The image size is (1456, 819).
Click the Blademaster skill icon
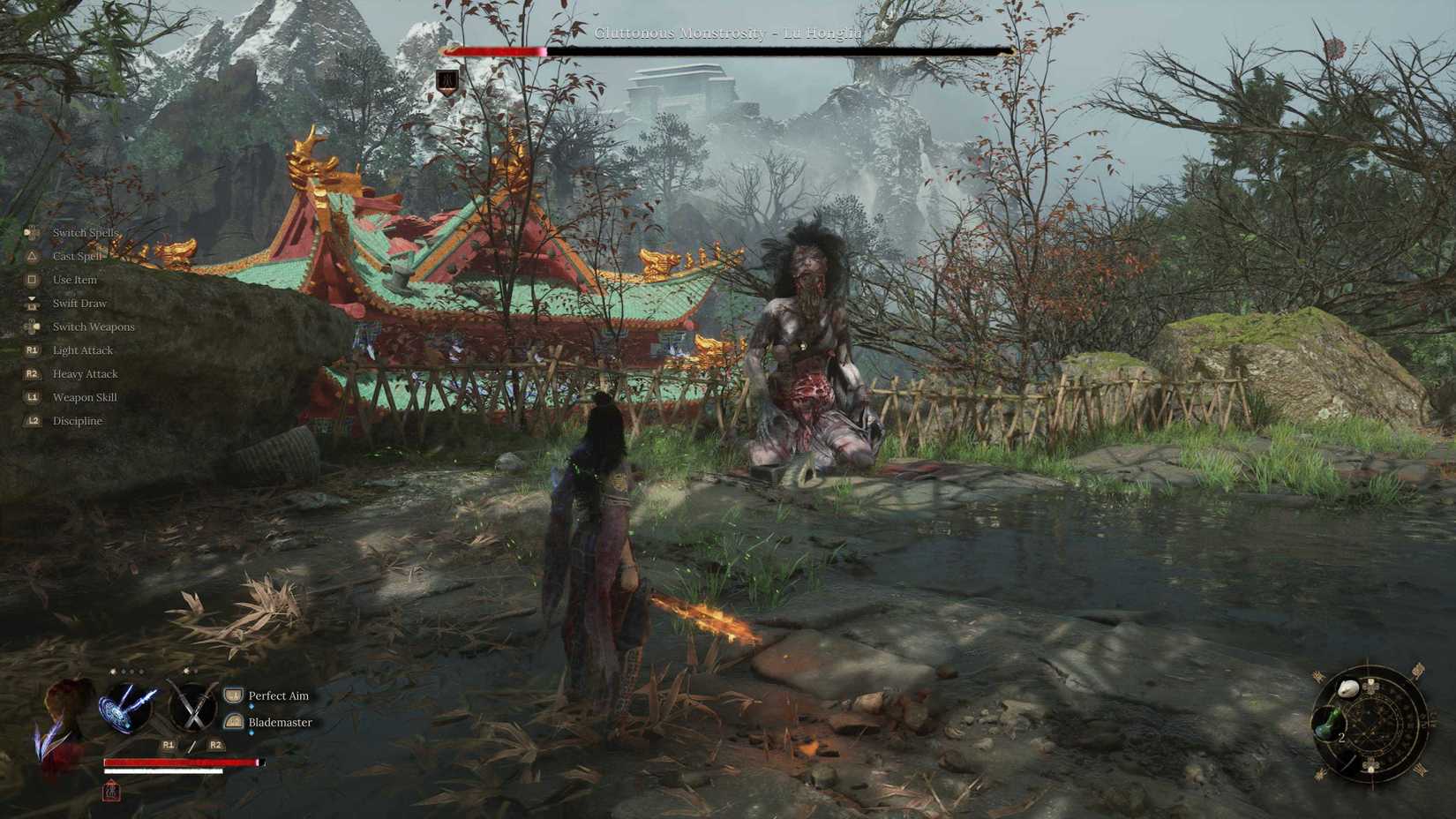point(233,722)
